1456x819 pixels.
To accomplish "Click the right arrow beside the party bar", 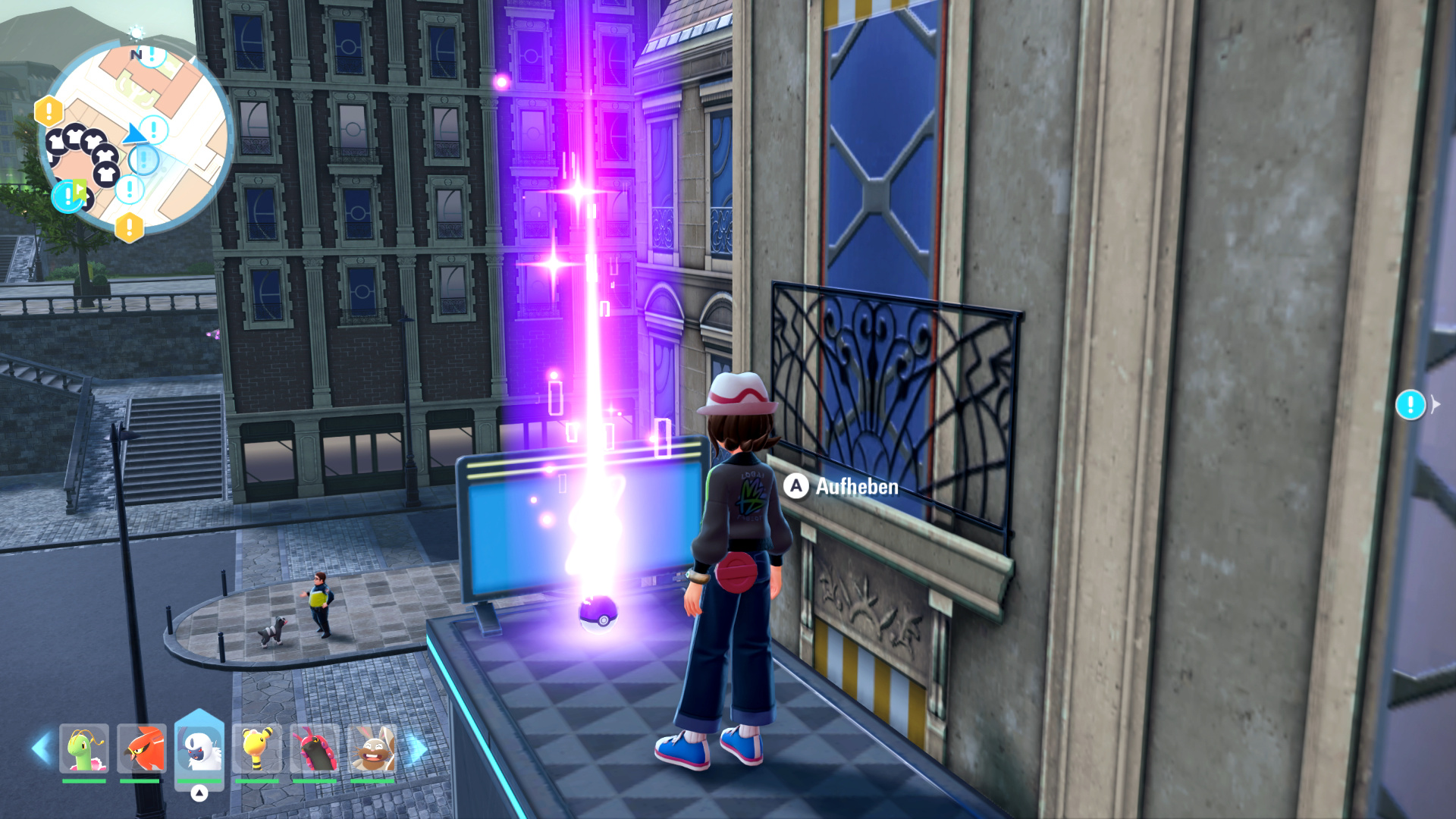I will point(418,748).
